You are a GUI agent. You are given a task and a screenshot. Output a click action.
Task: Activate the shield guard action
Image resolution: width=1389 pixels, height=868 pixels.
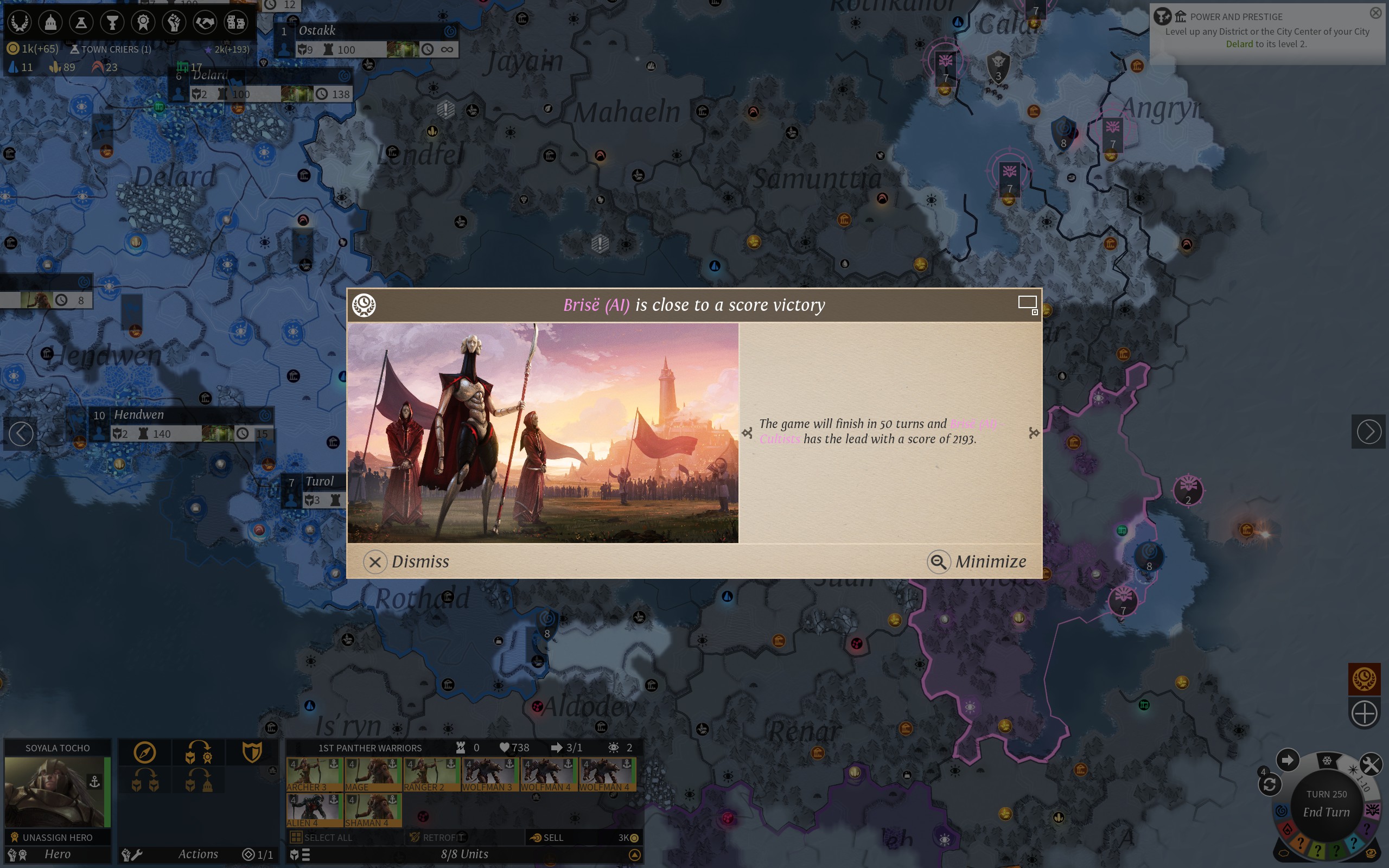[x=252, y=752]
